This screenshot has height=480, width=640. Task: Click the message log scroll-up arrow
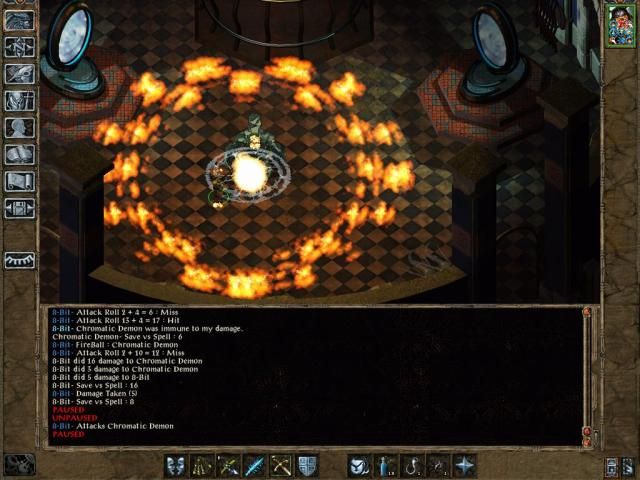pos(586,313)
